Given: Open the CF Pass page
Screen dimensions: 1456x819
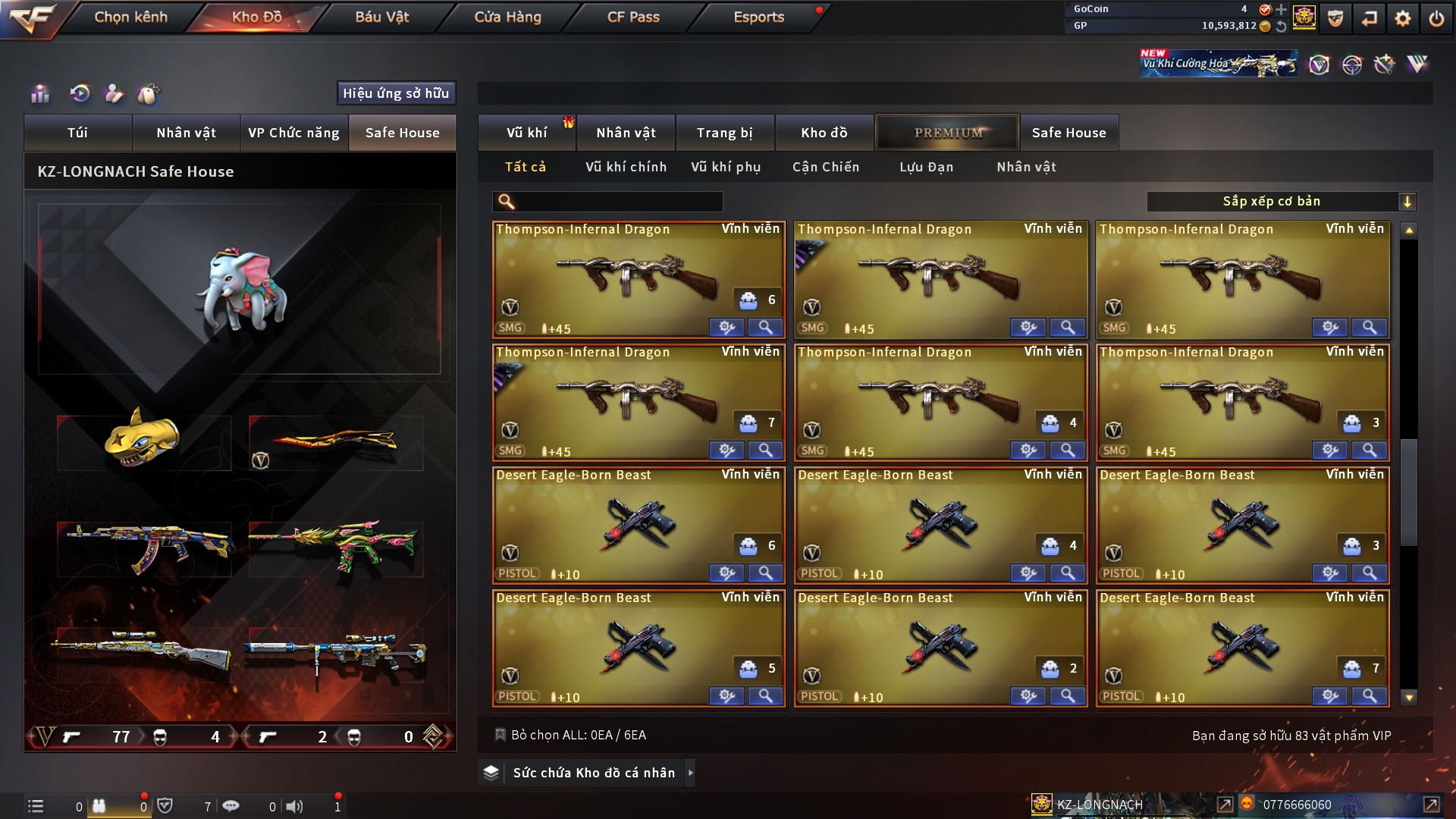Looking at the screenshot, I should (x=633, y=17).
